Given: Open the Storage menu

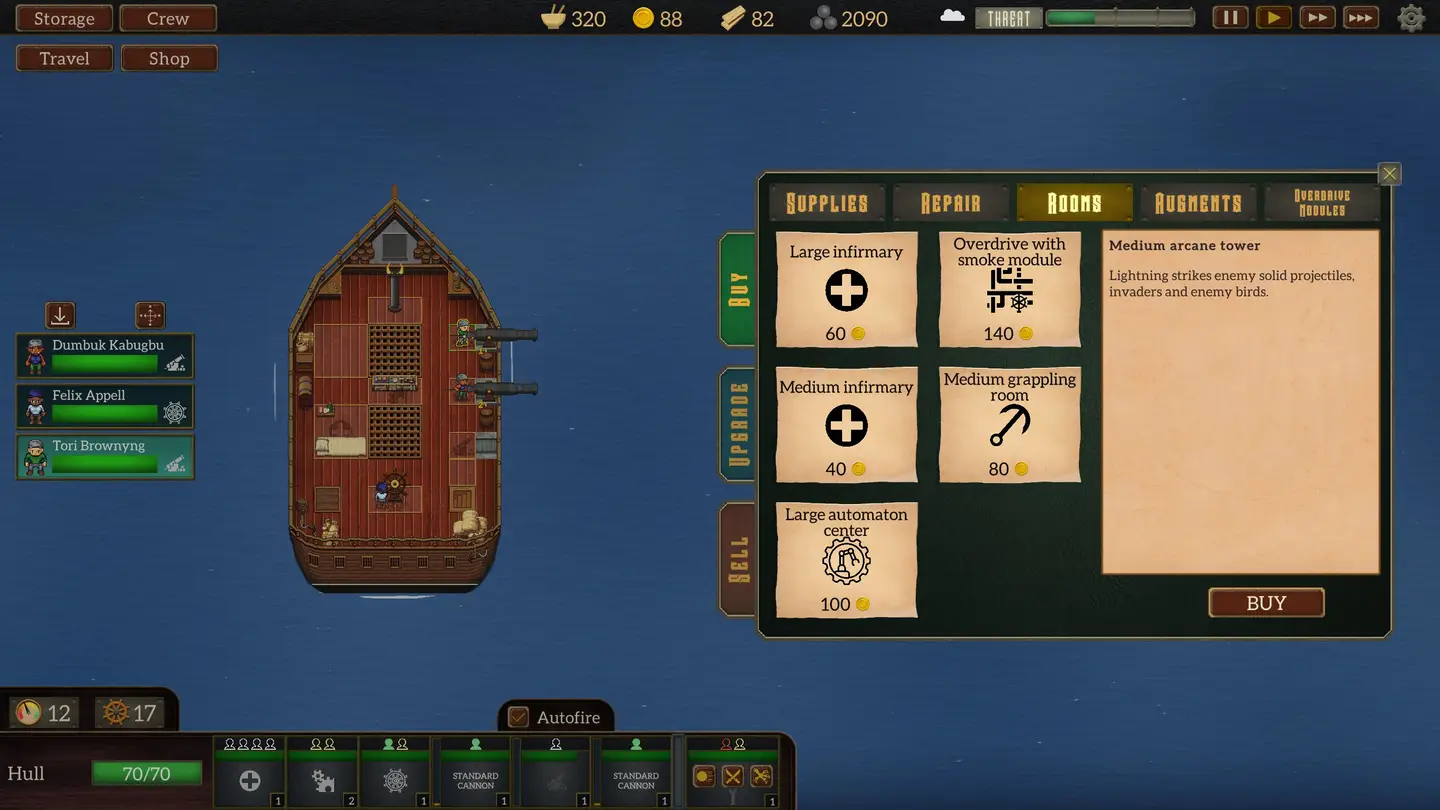Looking at the screenshot, I should pyautogui.click(x=64, y=19).
